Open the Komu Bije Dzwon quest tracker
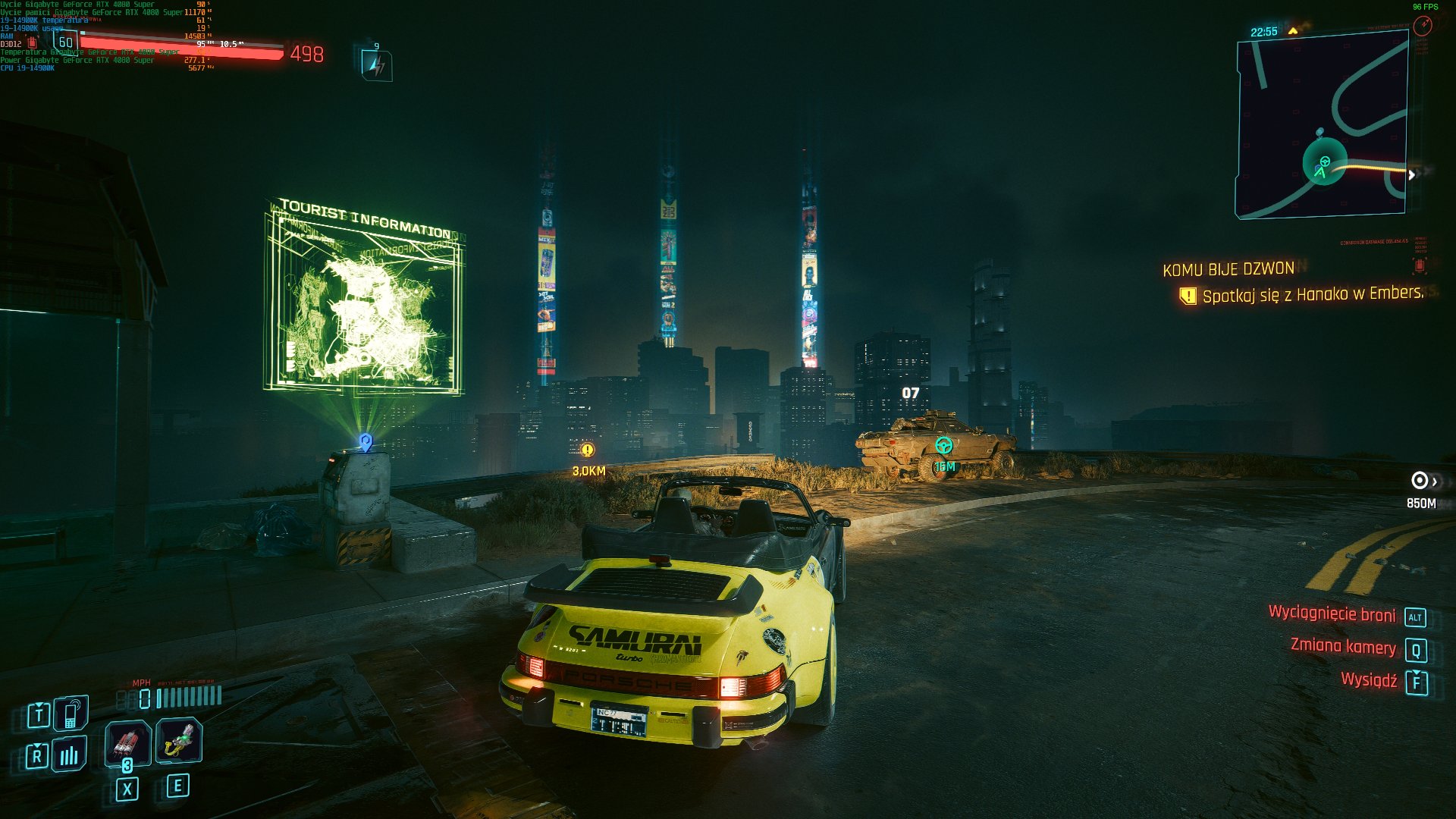The height and width of the screenshot is (819, 1456). coord(1228,269)
